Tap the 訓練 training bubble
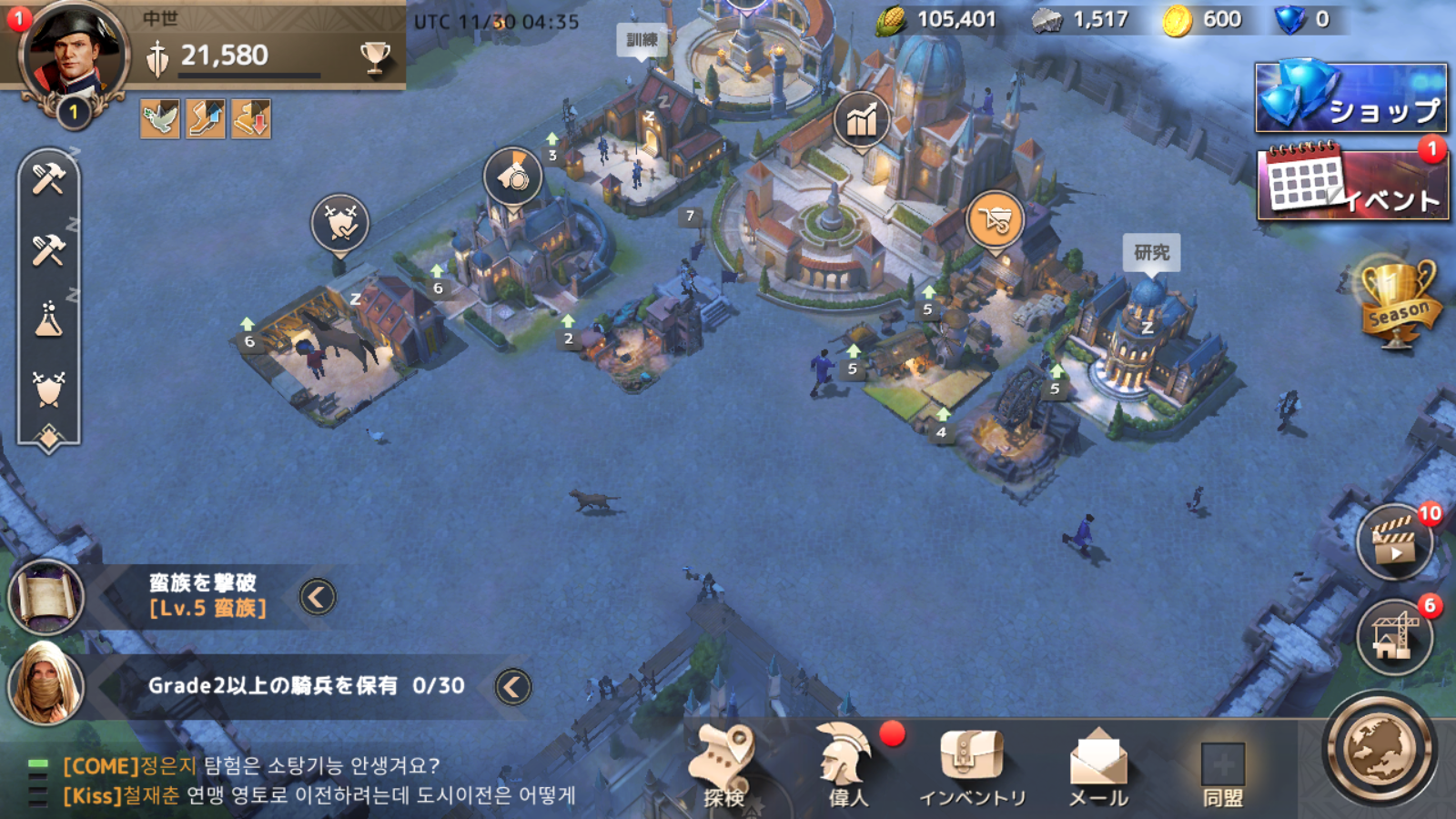This screenshot has width=1456, height=819. tap(642, 40)
